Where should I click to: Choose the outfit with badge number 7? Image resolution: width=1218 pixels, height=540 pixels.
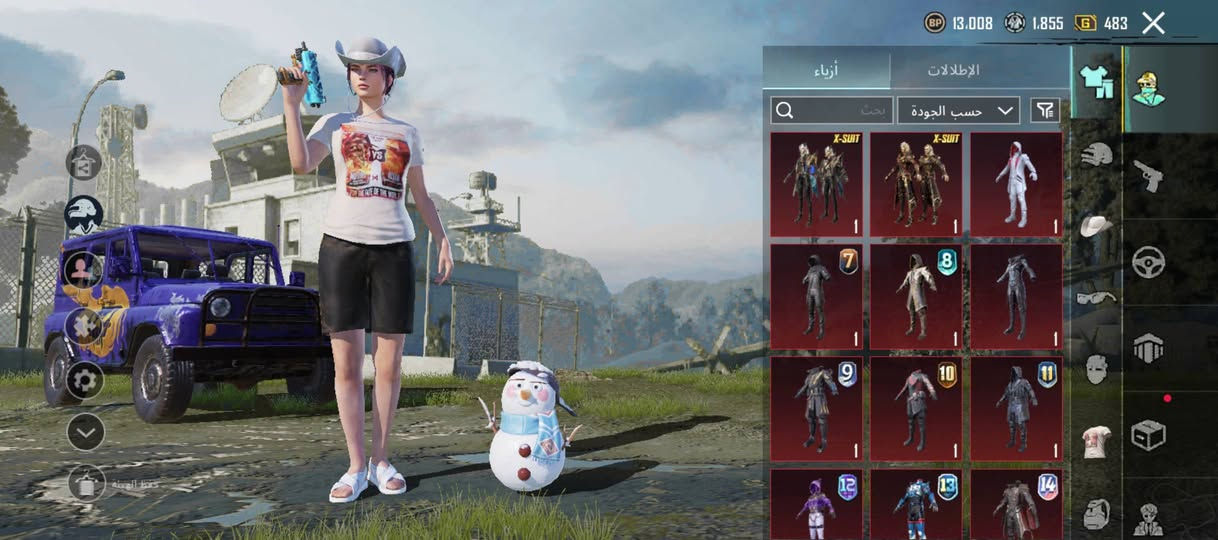tap(816, 297)
